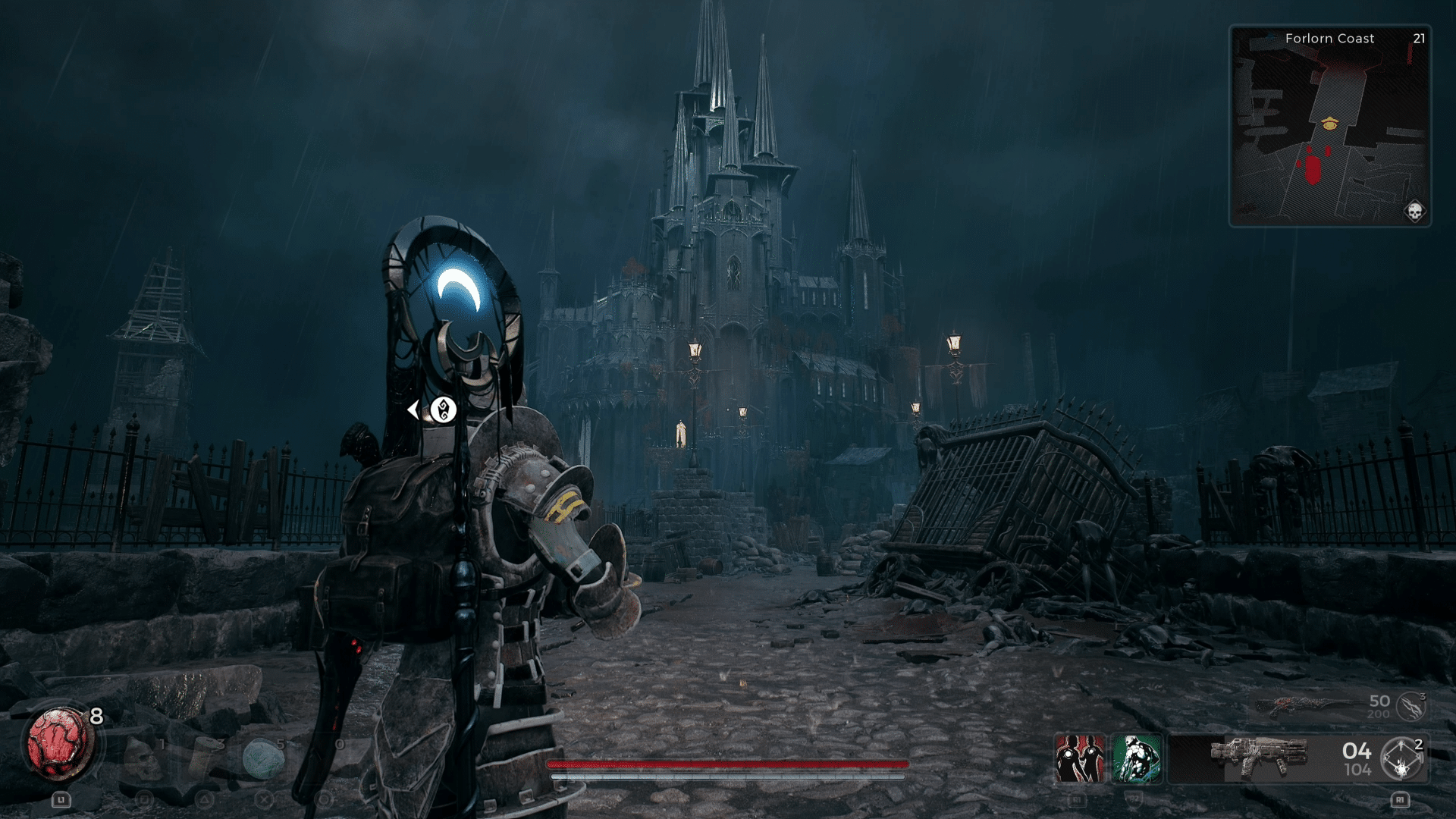Activate the green muscular figure skill
This screenshot has width=1456, height=819.
[x=1136, y=758]
